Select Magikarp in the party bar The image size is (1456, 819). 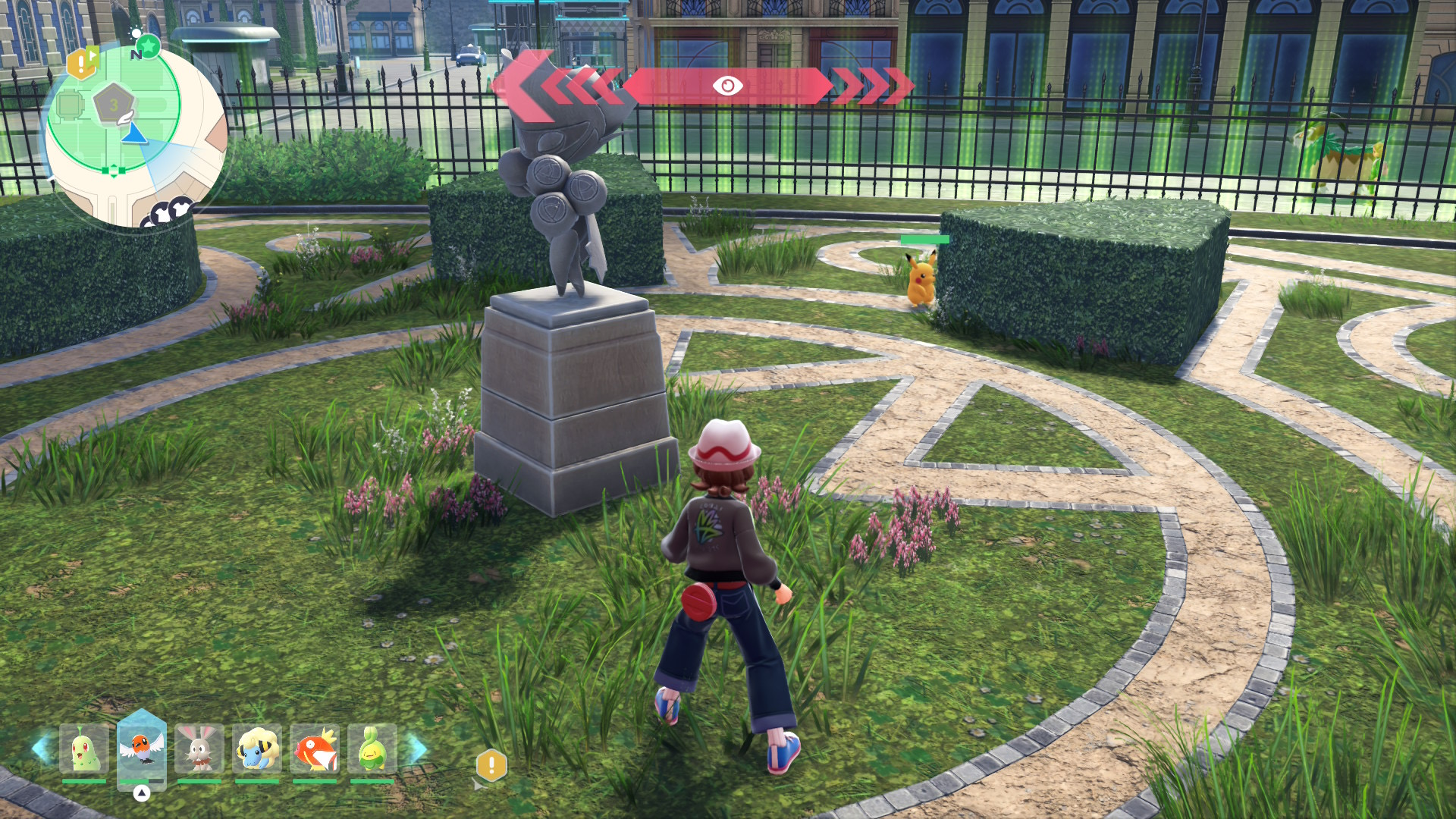click(315, 748)
